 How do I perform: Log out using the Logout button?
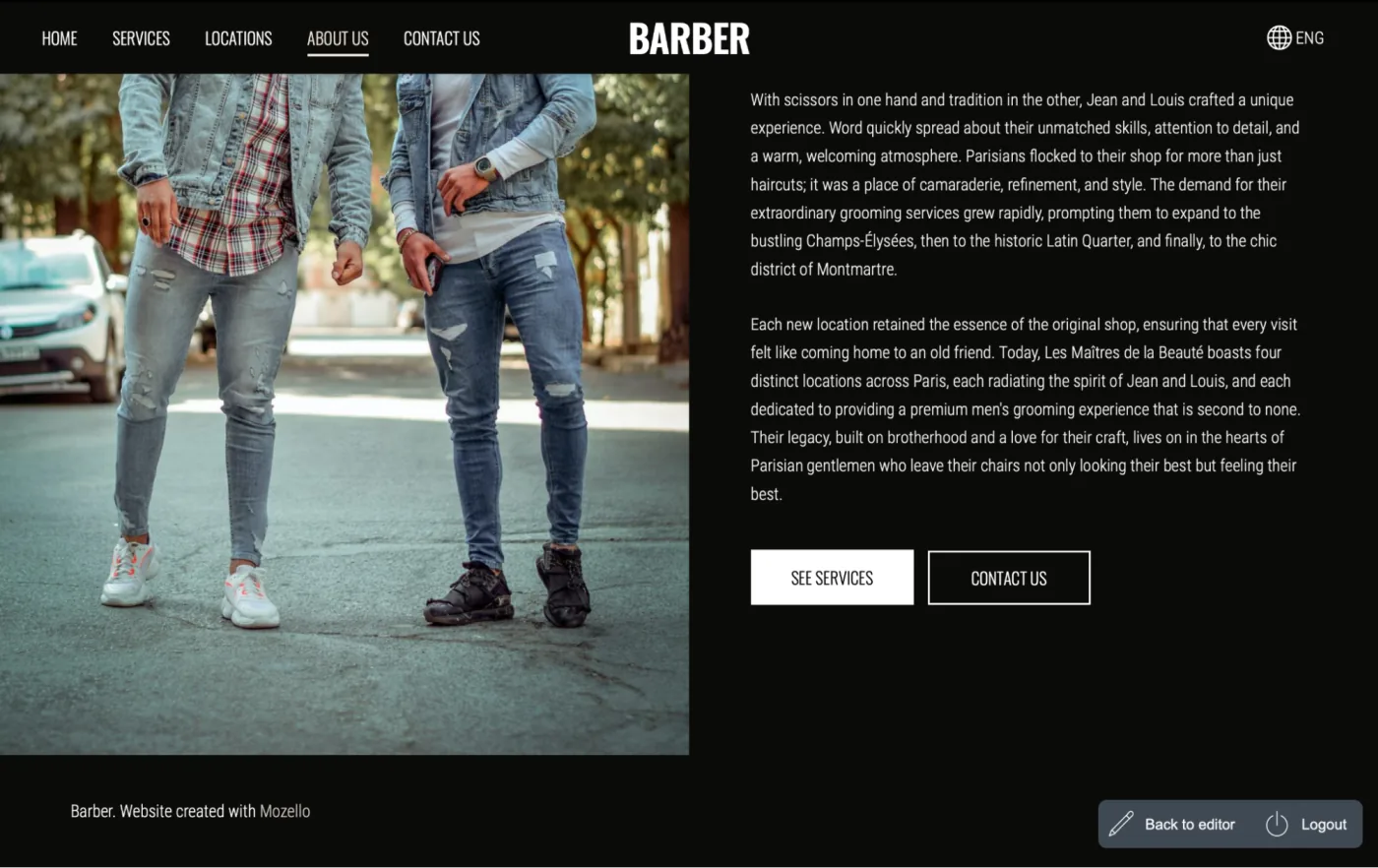[1323, 824]
